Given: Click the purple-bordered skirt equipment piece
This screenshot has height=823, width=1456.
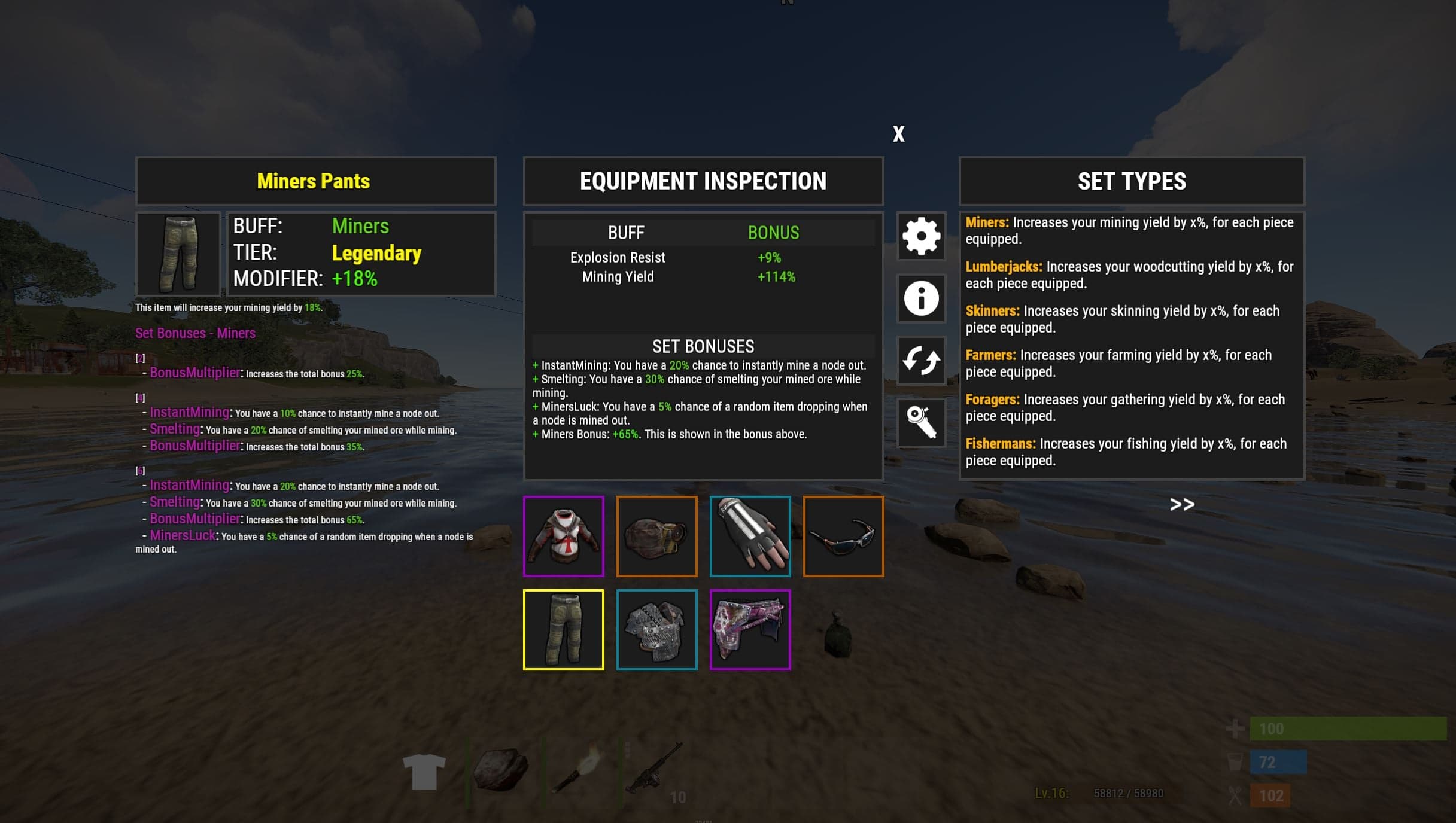Looking at the screenshot, I should click(x=750, y=629).
